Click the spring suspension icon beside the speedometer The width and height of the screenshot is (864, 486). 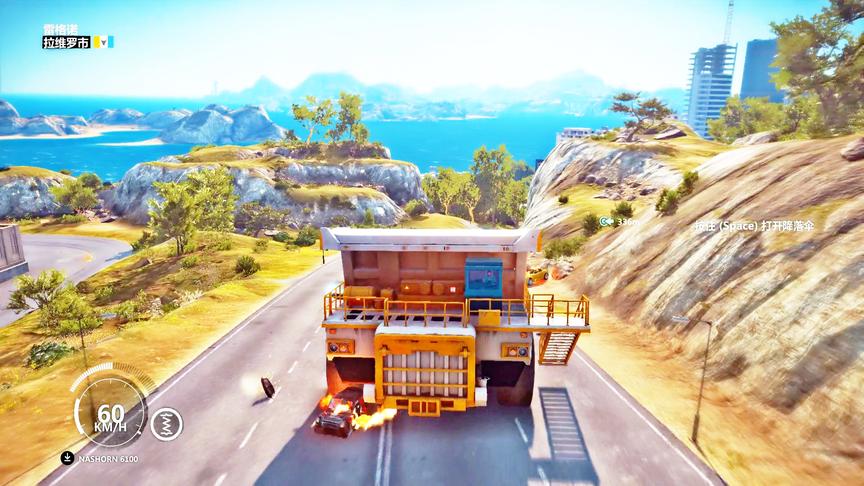click(x=167, y=424)
